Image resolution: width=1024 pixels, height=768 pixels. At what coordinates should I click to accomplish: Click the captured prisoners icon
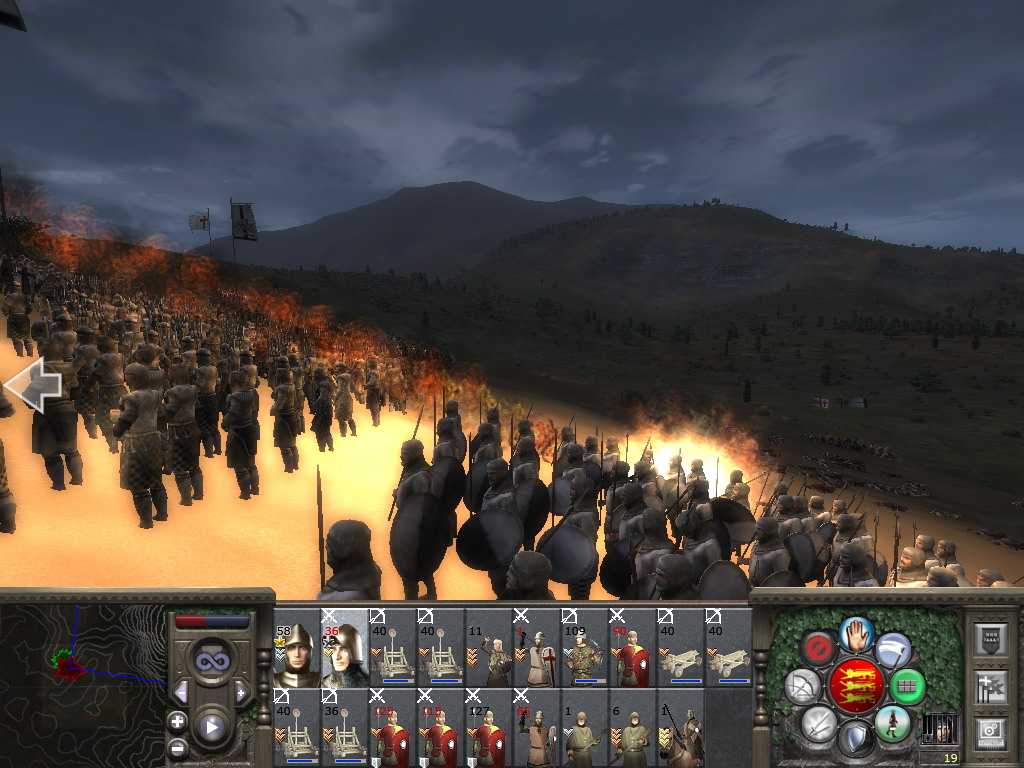point(937,727)
